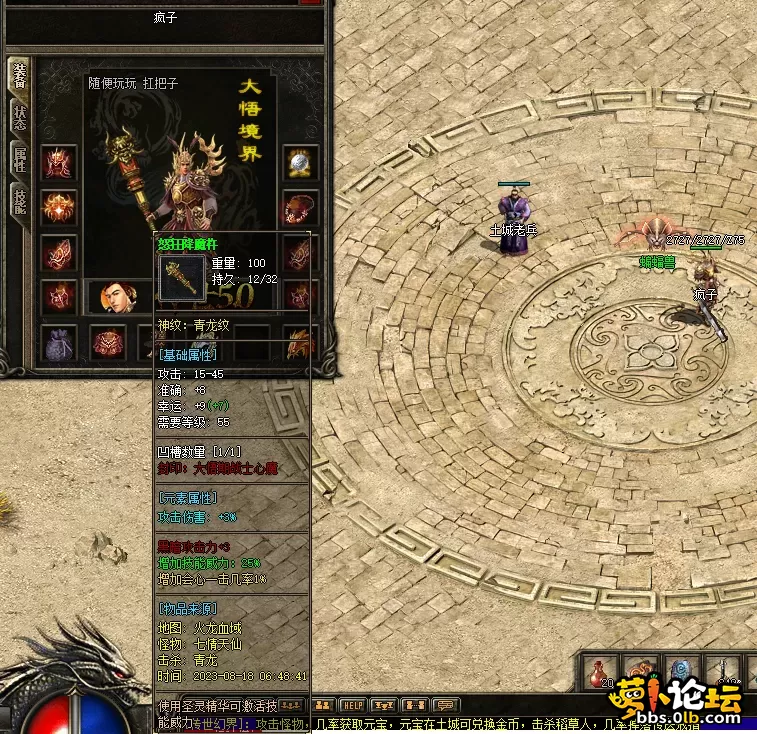Click the HELP button

click(x=352, y=705)
